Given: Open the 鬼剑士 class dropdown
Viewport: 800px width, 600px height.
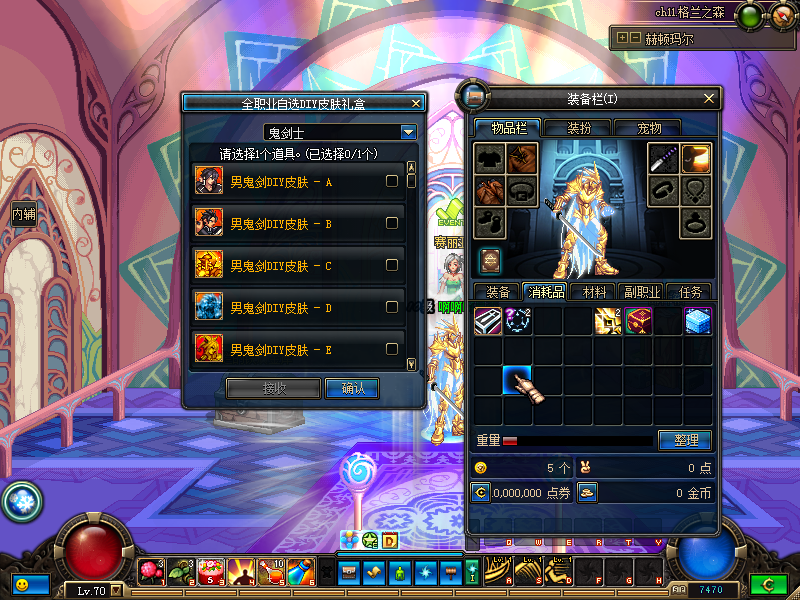Looking at the screenshot, I should coord(408,132).
